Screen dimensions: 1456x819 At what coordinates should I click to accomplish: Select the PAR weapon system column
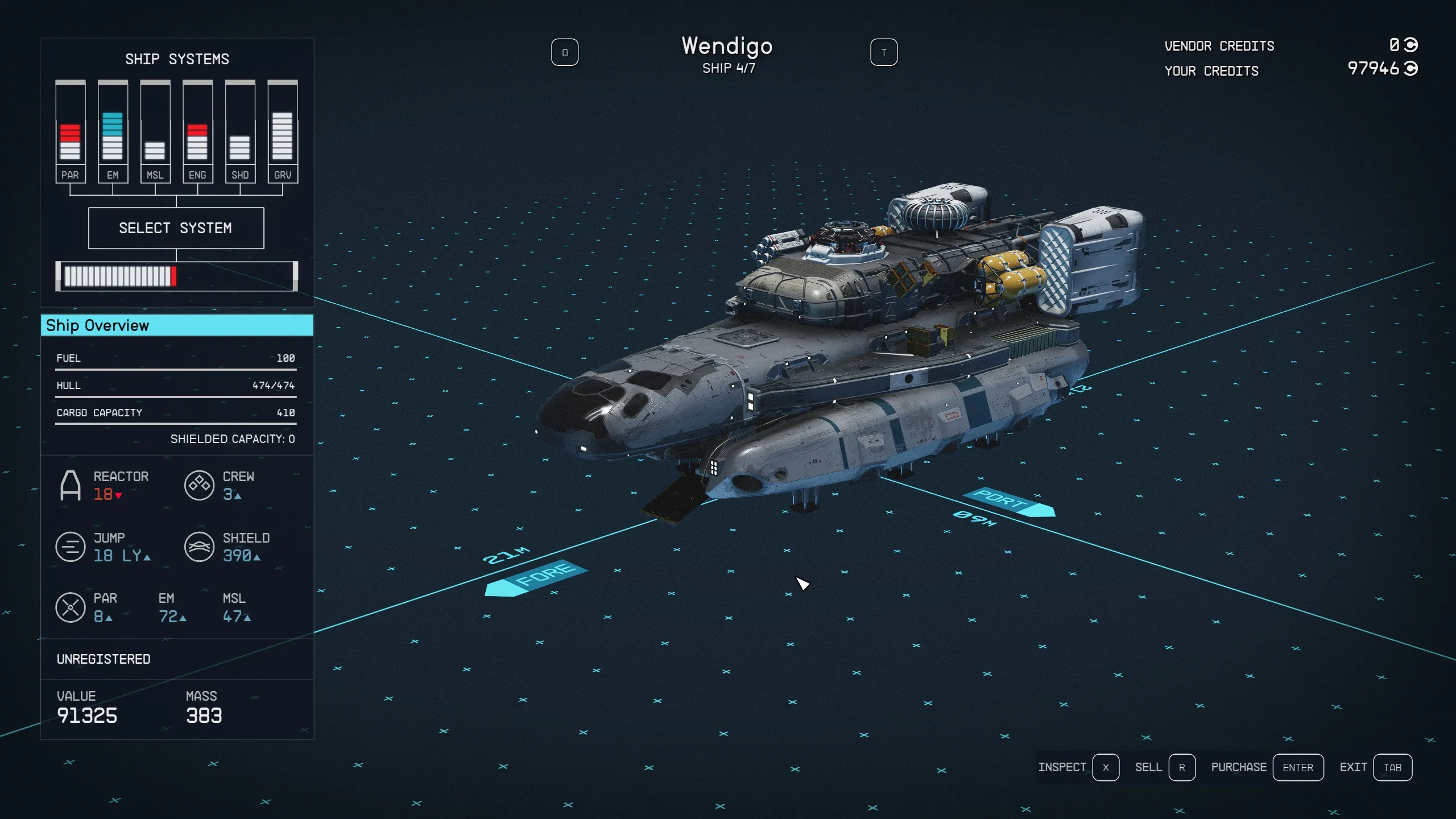[x=71, y=132]
